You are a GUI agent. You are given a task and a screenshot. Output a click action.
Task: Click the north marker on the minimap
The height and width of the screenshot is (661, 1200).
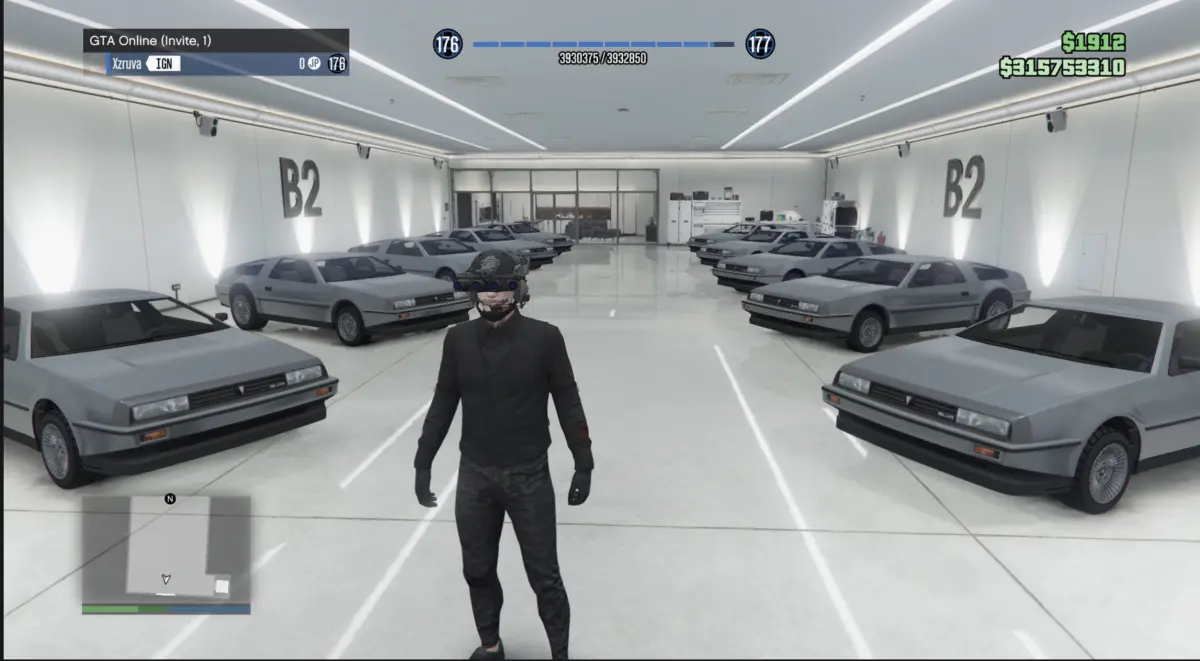[170, 498]
